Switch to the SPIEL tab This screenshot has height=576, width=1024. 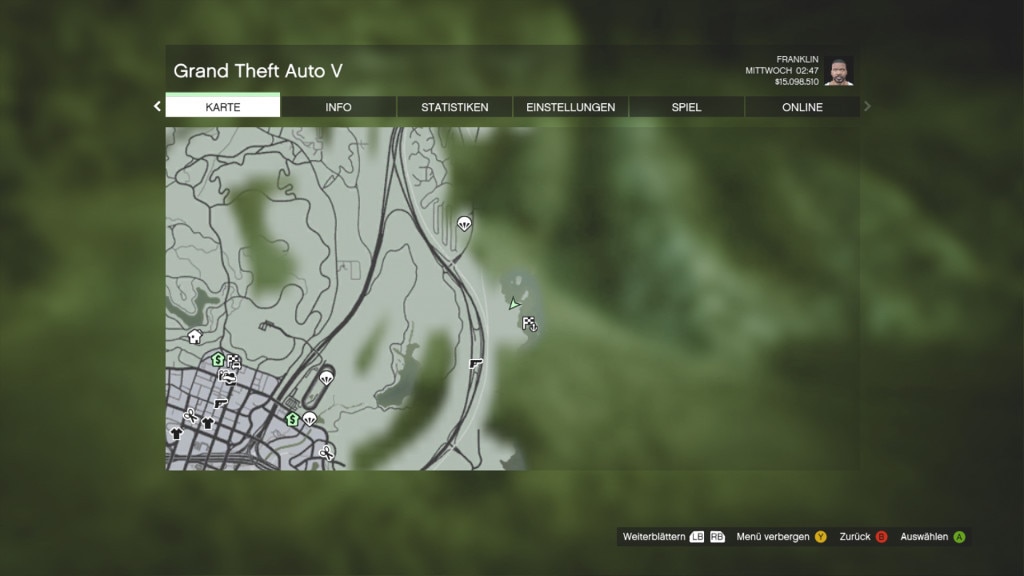tap(686, 107)
